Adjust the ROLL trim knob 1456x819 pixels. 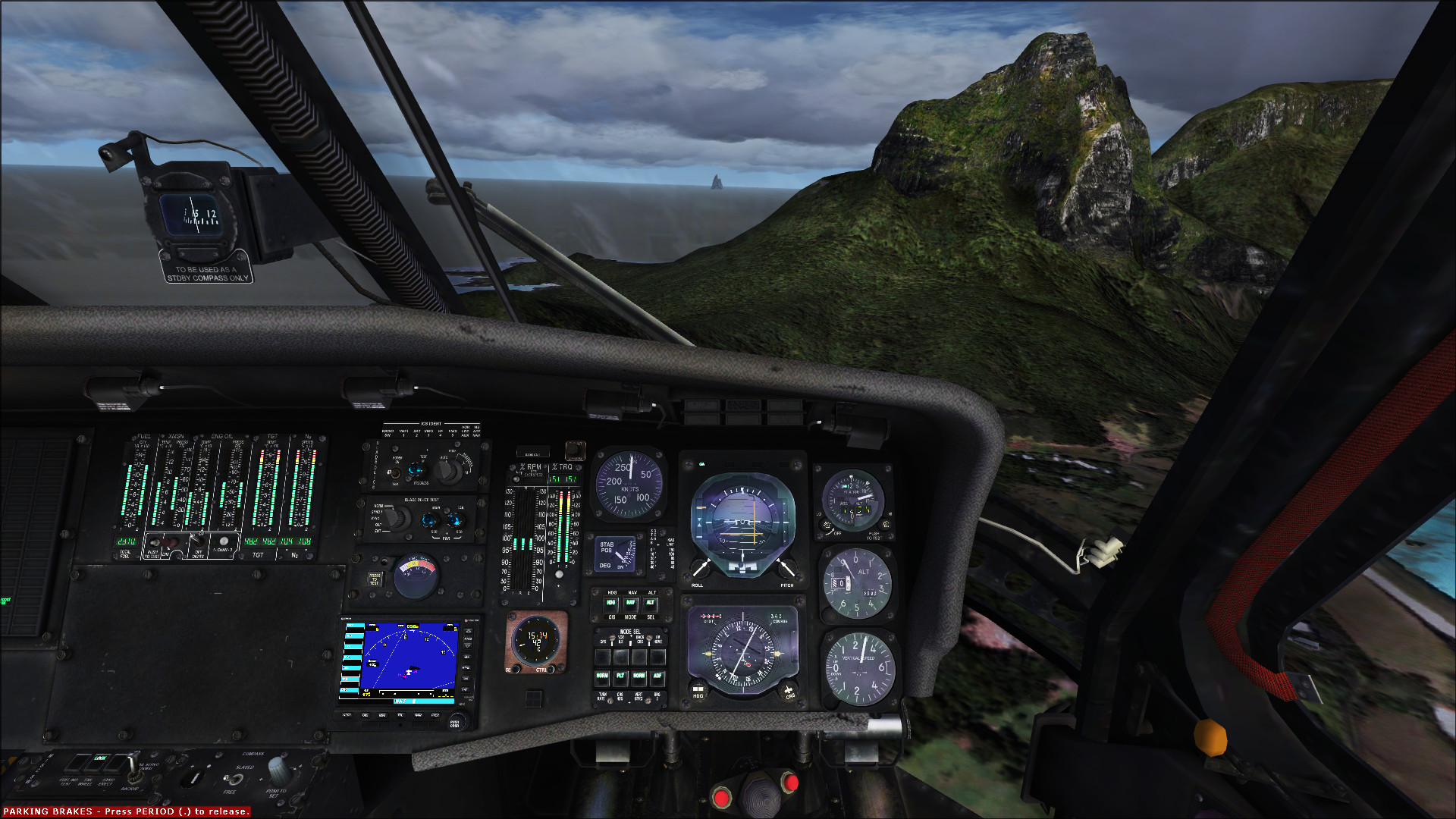(700, 568)
